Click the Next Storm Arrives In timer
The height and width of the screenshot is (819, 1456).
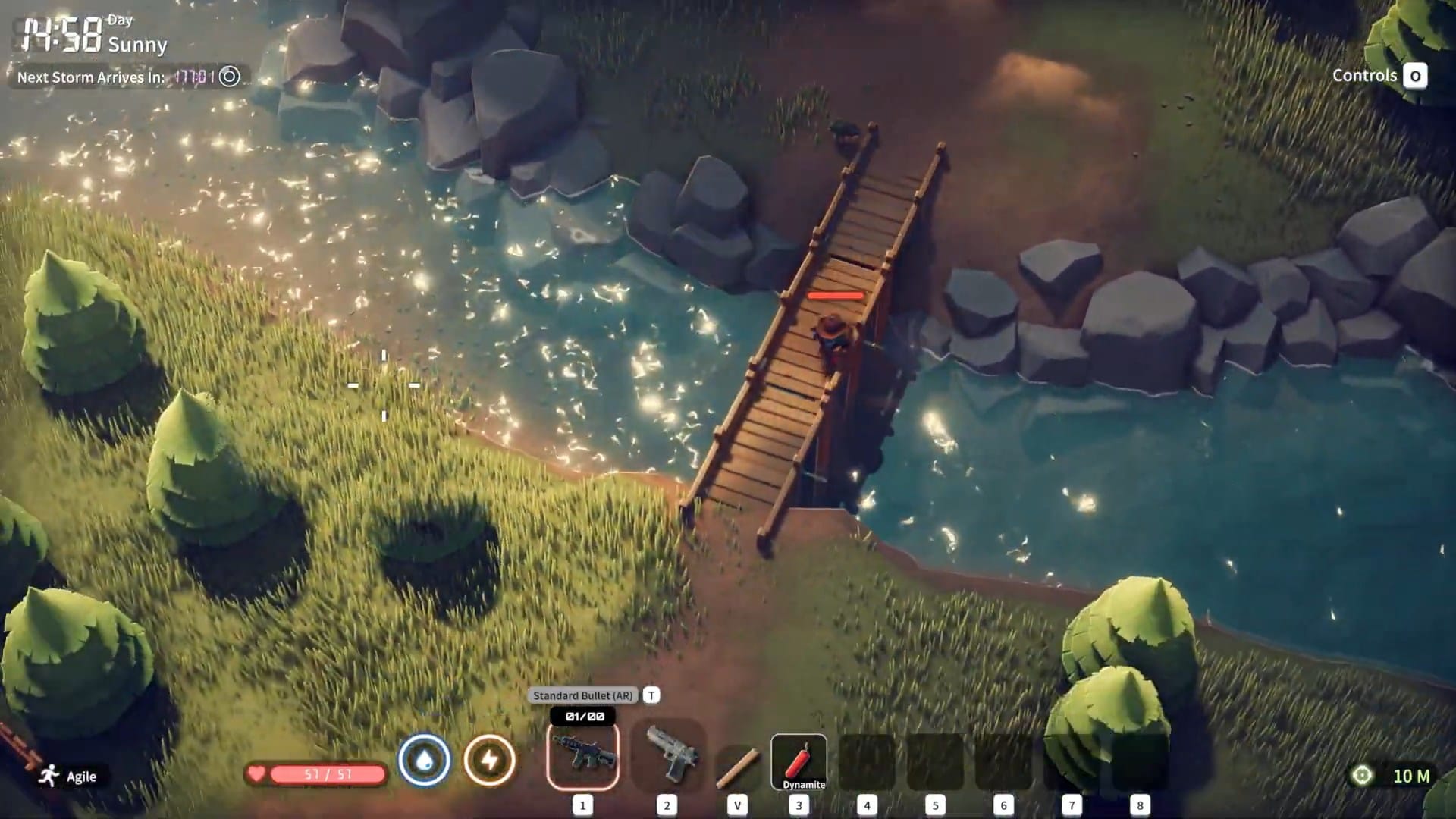(x=89, y=77)
